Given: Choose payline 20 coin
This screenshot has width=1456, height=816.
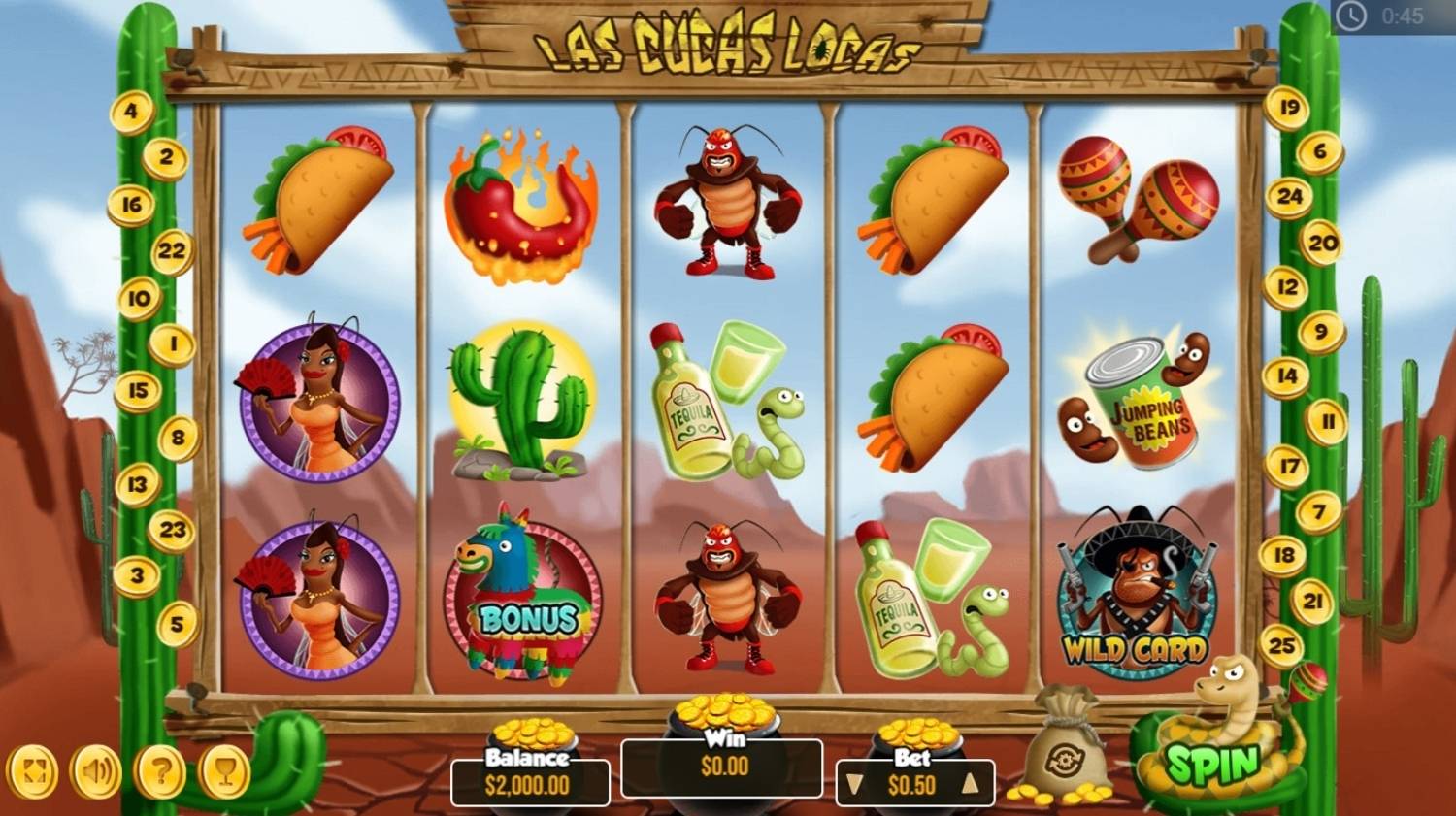Looking at the screenshot, I should coord(1322,243).
